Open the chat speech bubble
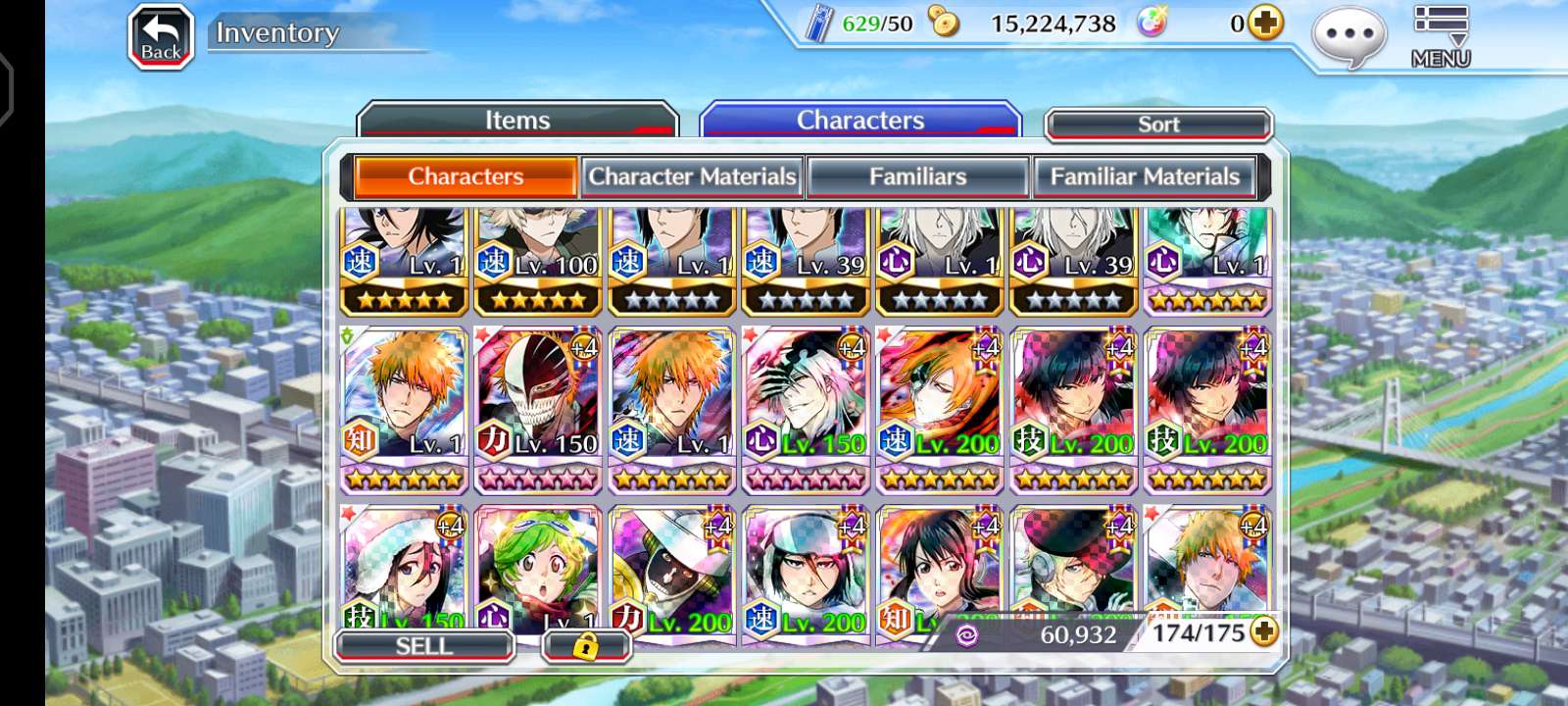Screen dimensions: 1568x706 tap(1349, 37)
